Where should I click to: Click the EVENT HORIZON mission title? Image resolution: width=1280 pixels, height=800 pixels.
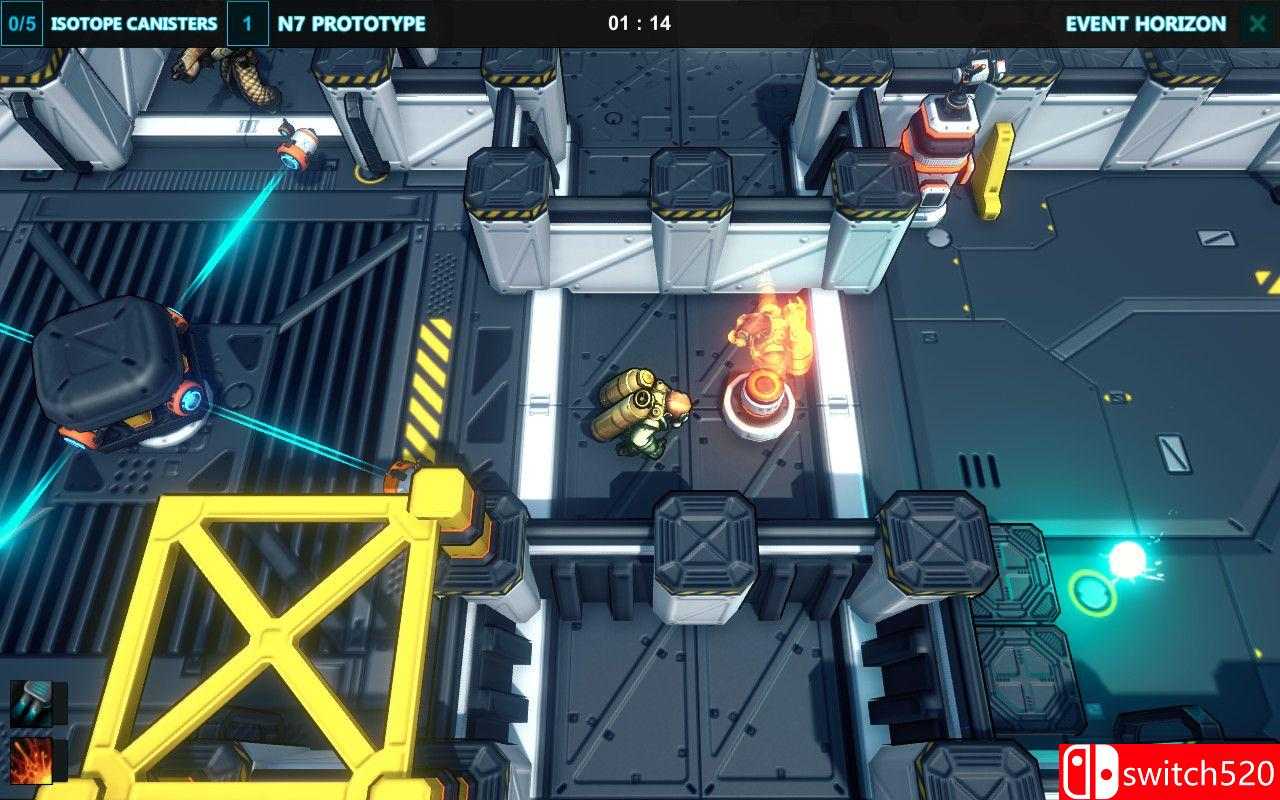(1148, 21)
